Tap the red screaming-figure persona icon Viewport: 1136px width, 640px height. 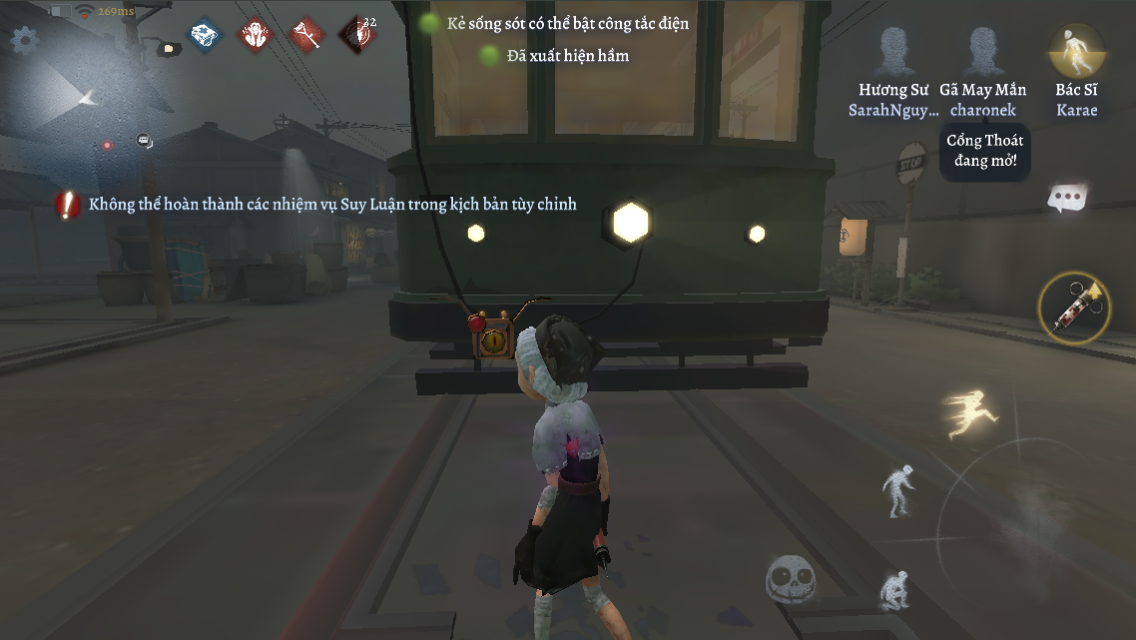tap(255, 35)
